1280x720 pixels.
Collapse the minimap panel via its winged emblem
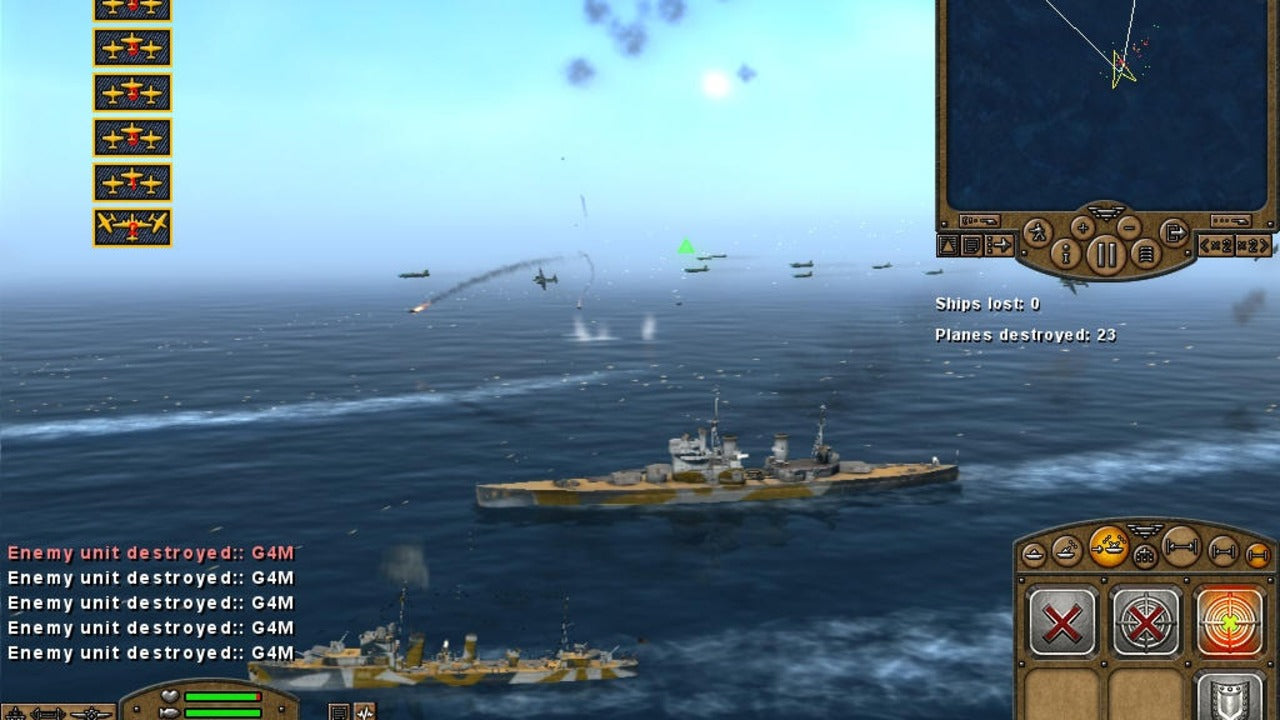1106,211
